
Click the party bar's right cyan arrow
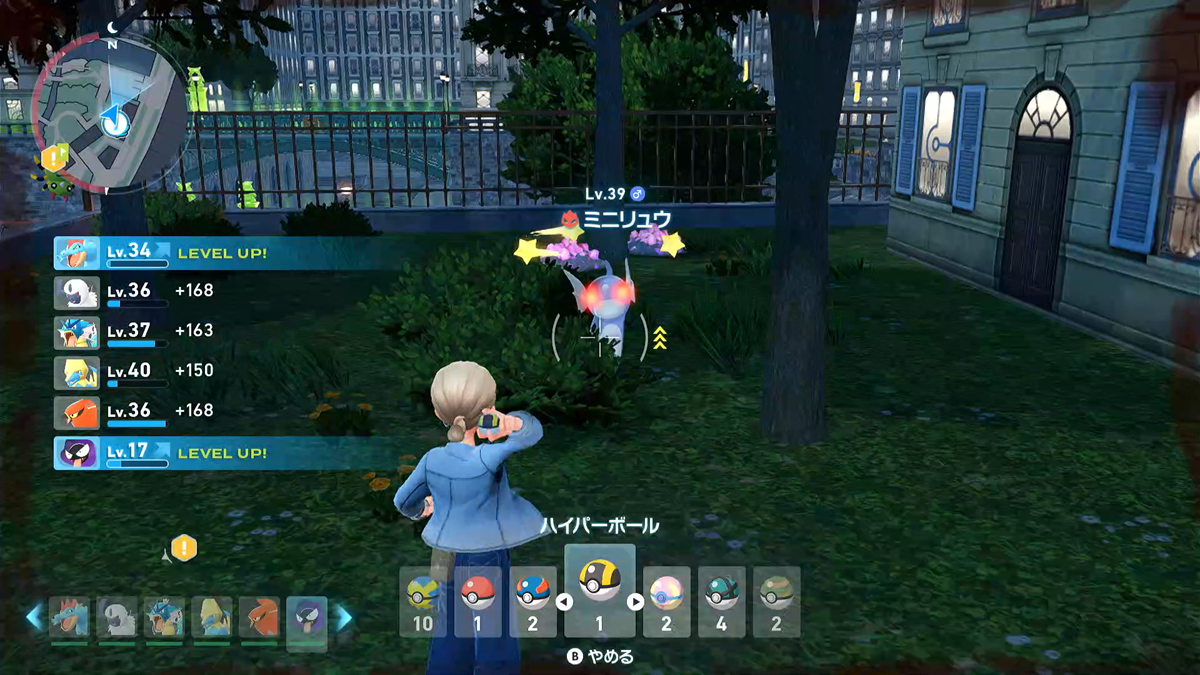[x=343, y=618]
